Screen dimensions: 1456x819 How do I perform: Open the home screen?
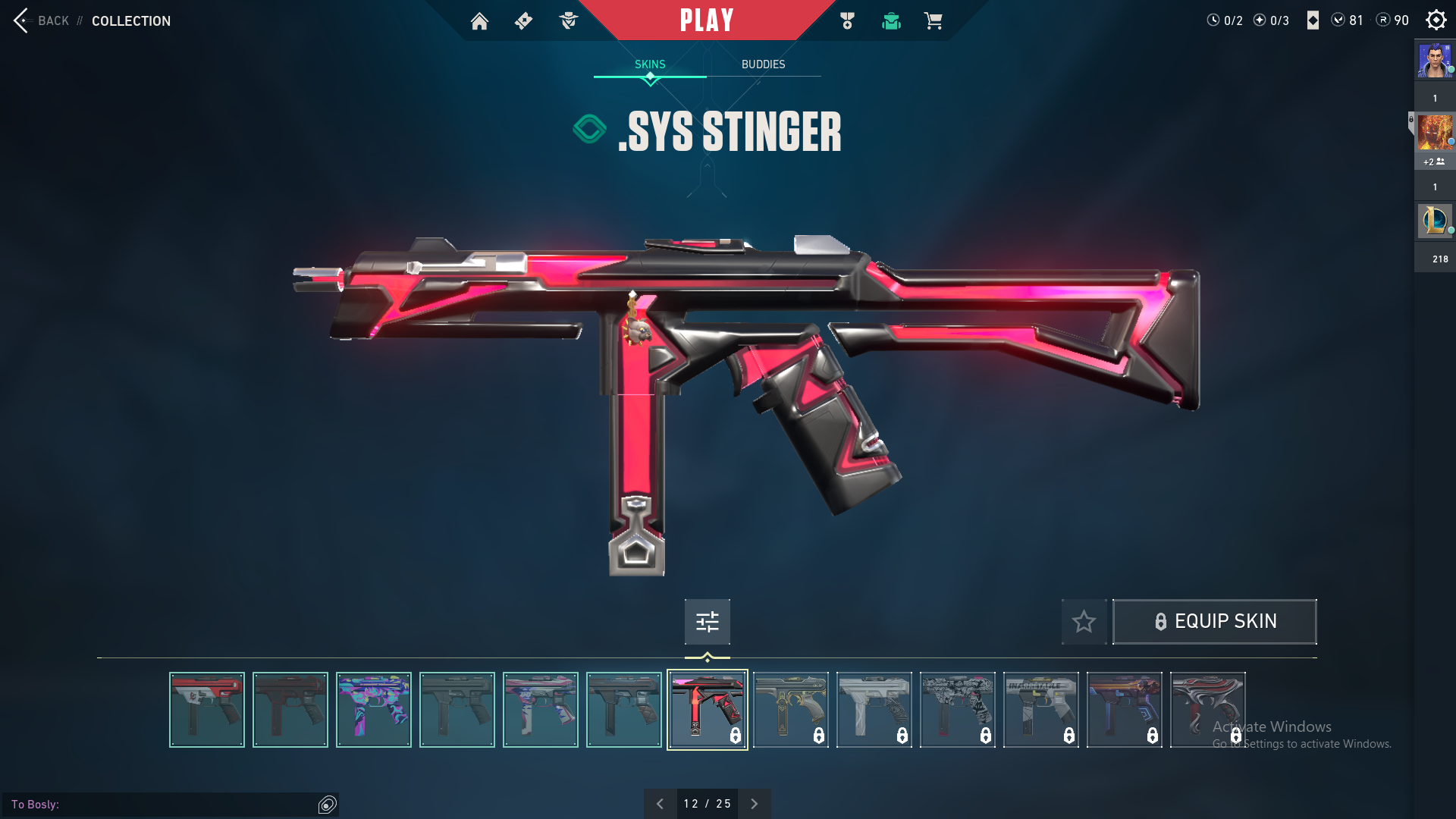479,21
